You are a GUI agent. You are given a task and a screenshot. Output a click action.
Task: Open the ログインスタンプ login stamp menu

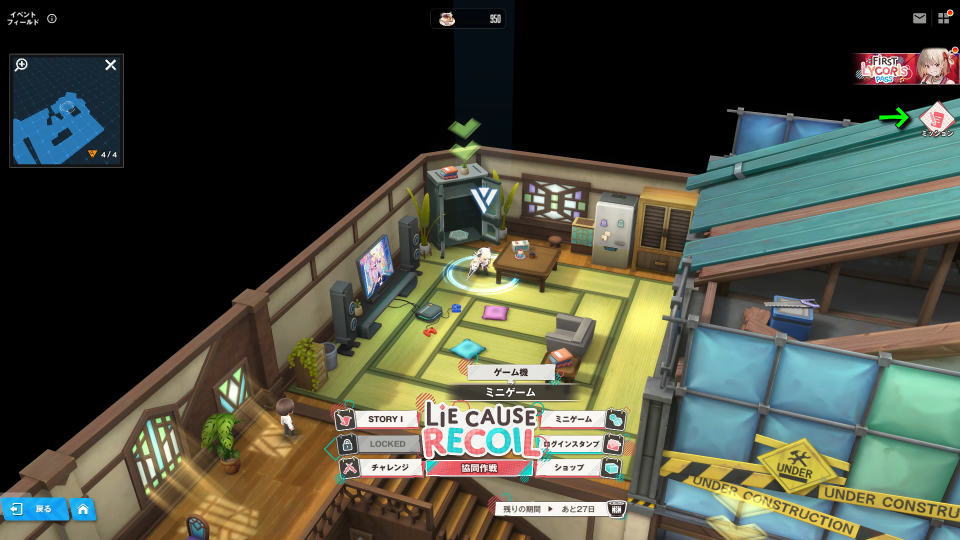click(573, 443)
